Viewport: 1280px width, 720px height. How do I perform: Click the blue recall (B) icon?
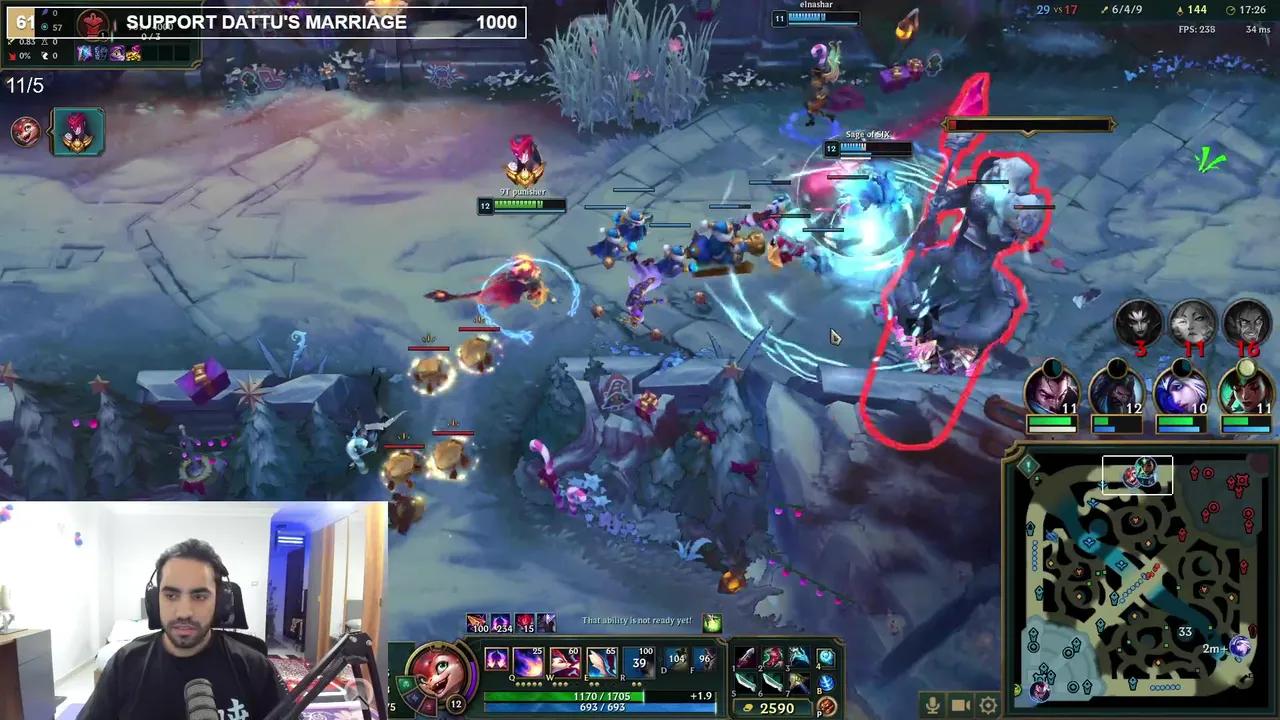tap(825, 683)
